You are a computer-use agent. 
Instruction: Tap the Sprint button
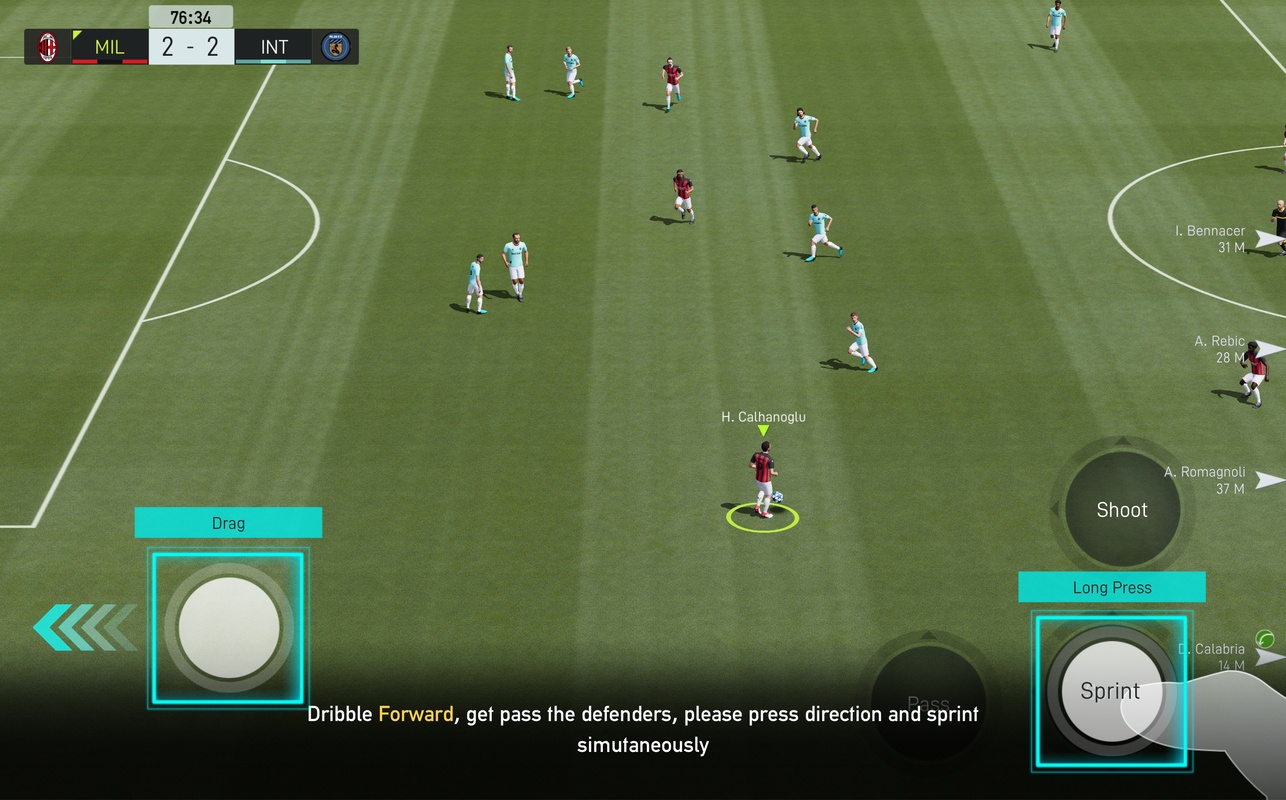click(1110, 691)
